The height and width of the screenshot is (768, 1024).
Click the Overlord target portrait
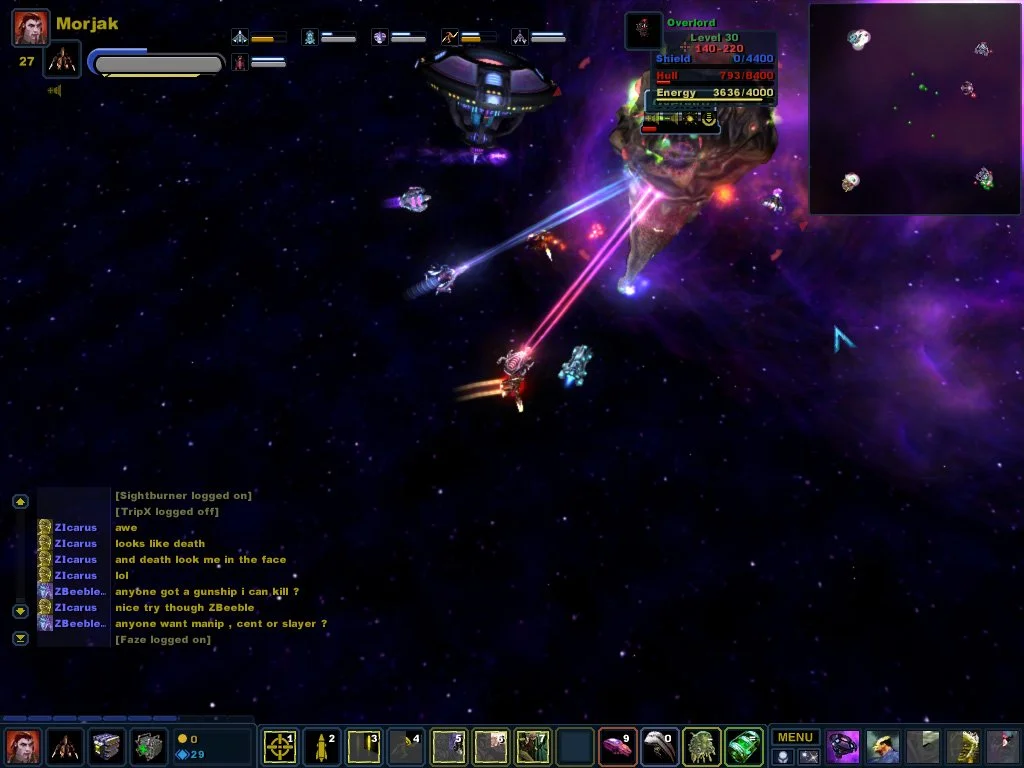(x=643, y=31)
